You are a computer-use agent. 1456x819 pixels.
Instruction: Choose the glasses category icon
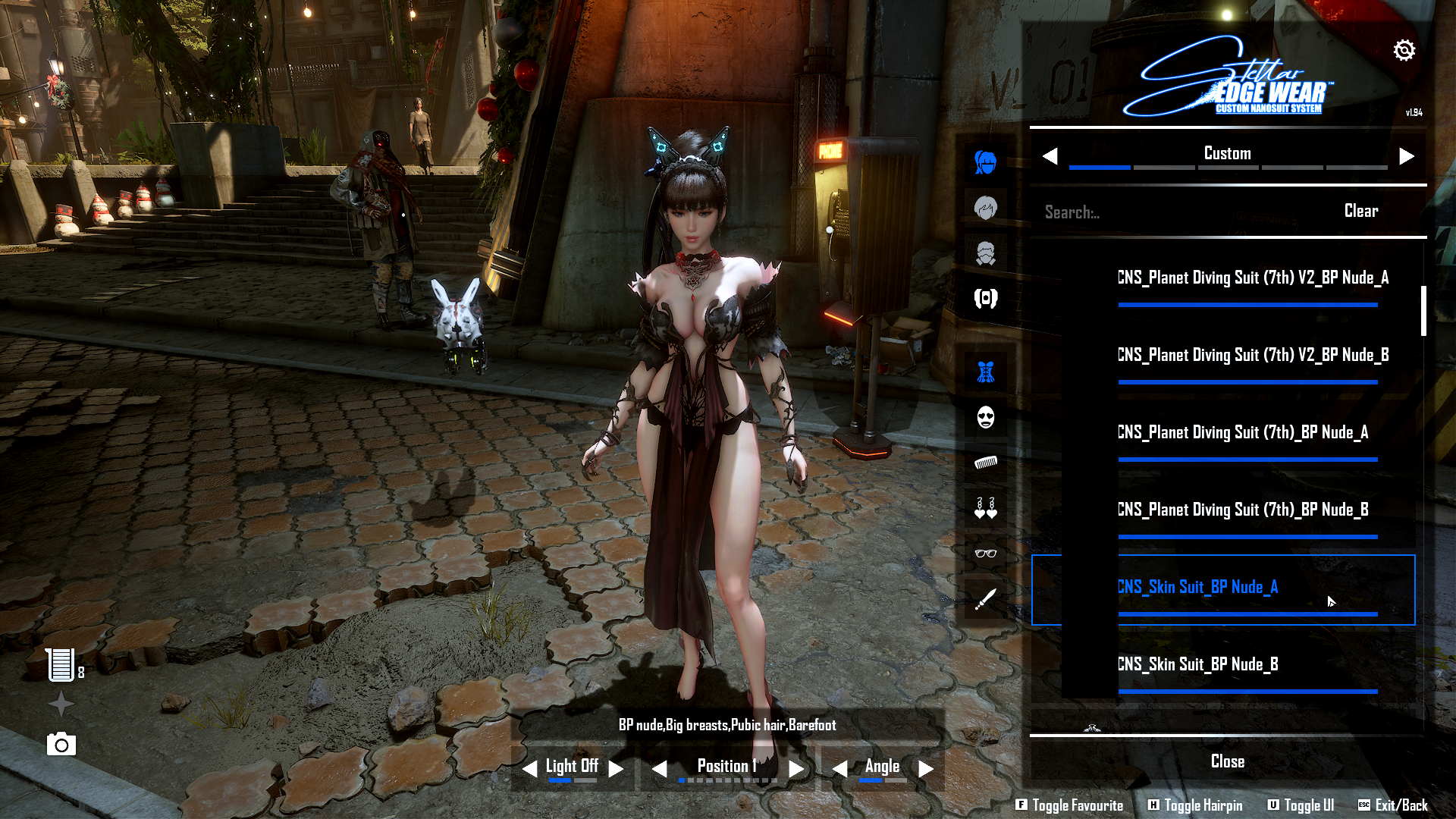tap(985, 553)
